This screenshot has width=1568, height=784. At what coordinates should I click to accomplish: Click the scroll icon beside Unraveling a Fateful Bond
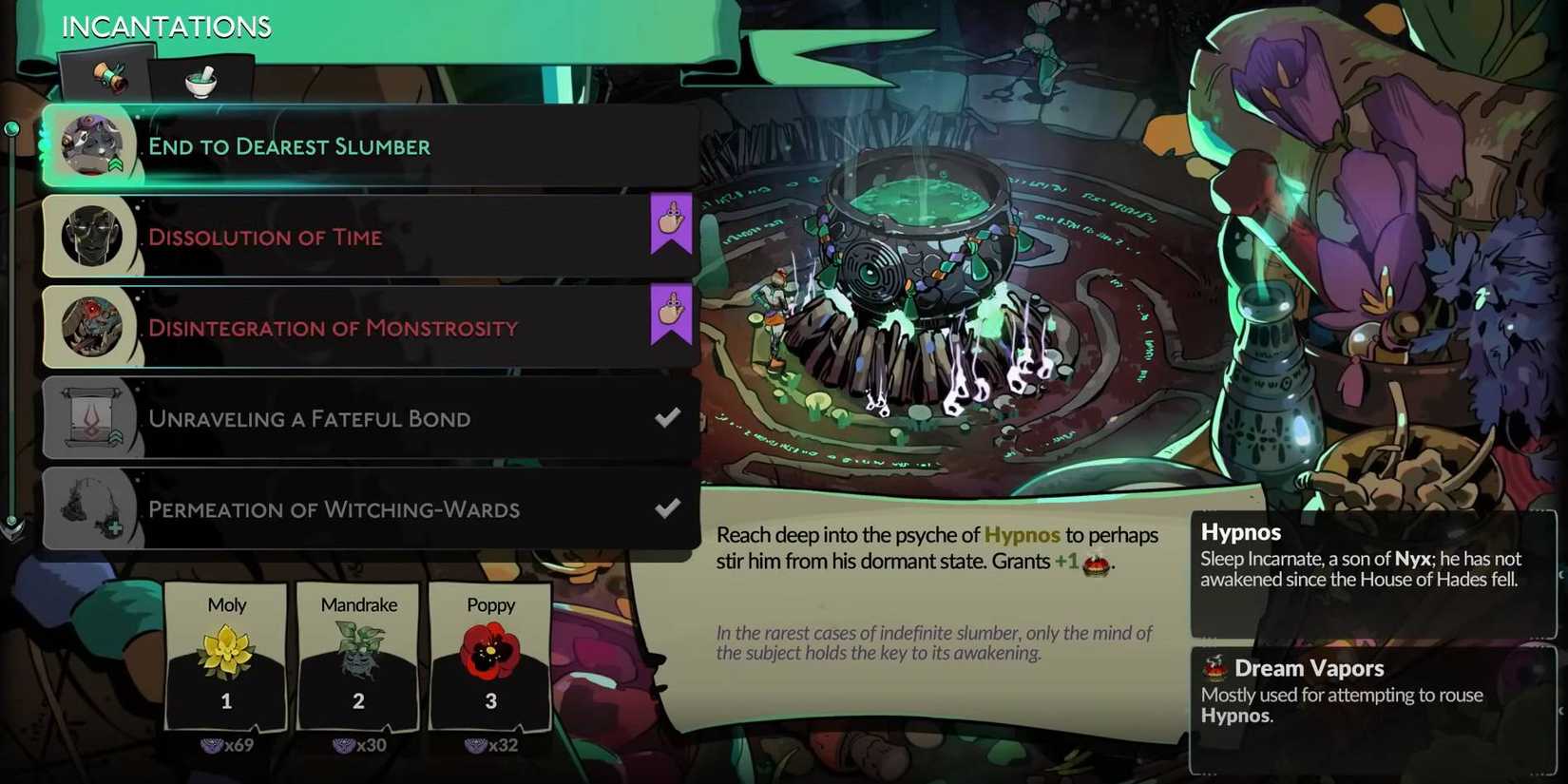pos(90,416)
